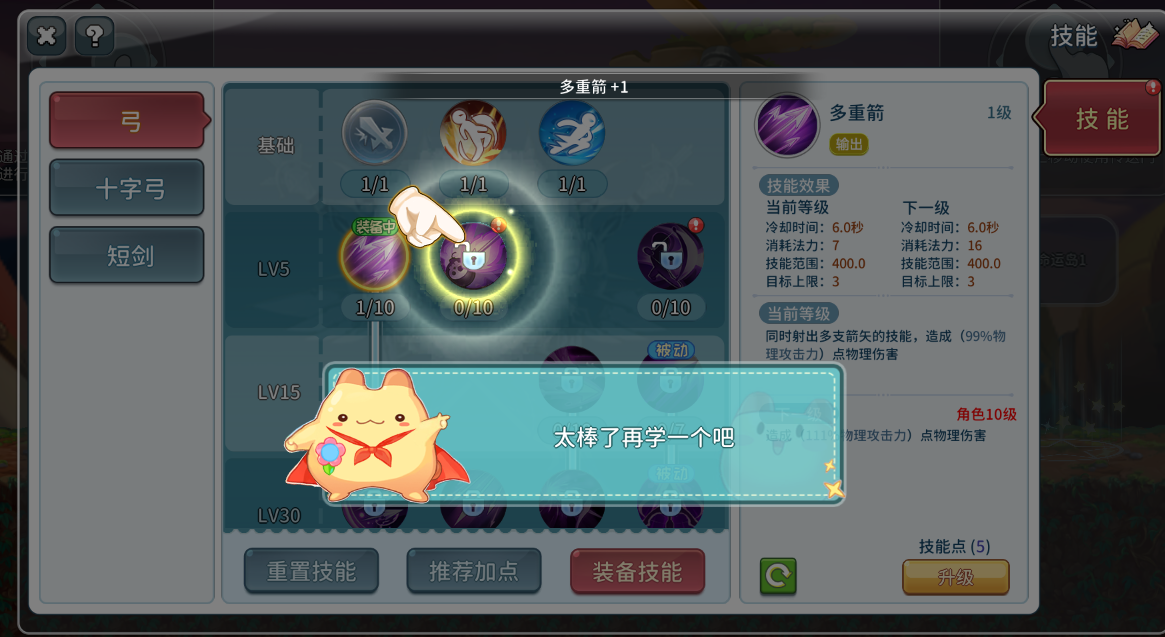Continue the 太棒了再学一个吧 tutorial dialogue

click(644, 438)
